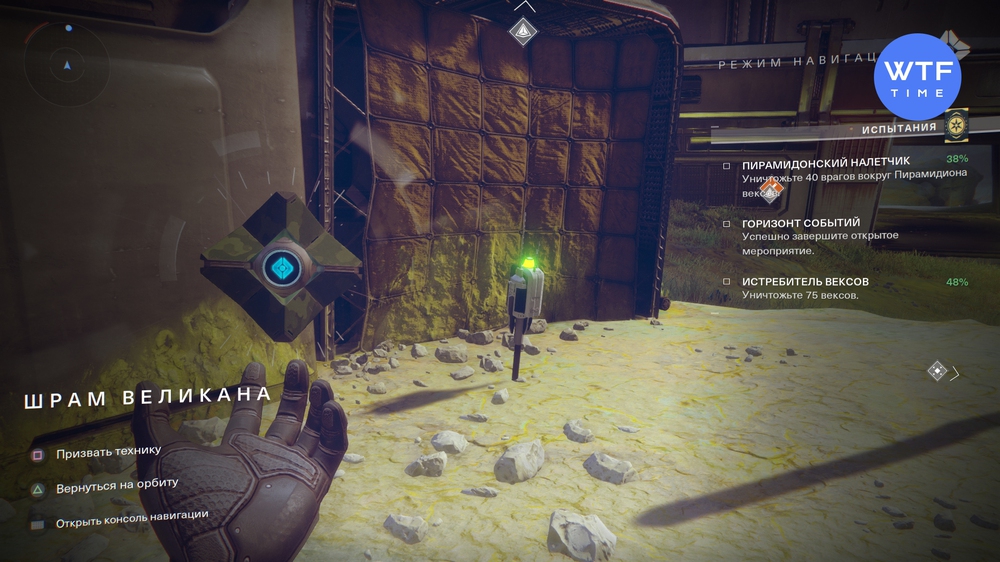Viewport: 1000px width, 562px height.
Task: Select the waypoint marker at top center
Action: coord(523,31)
